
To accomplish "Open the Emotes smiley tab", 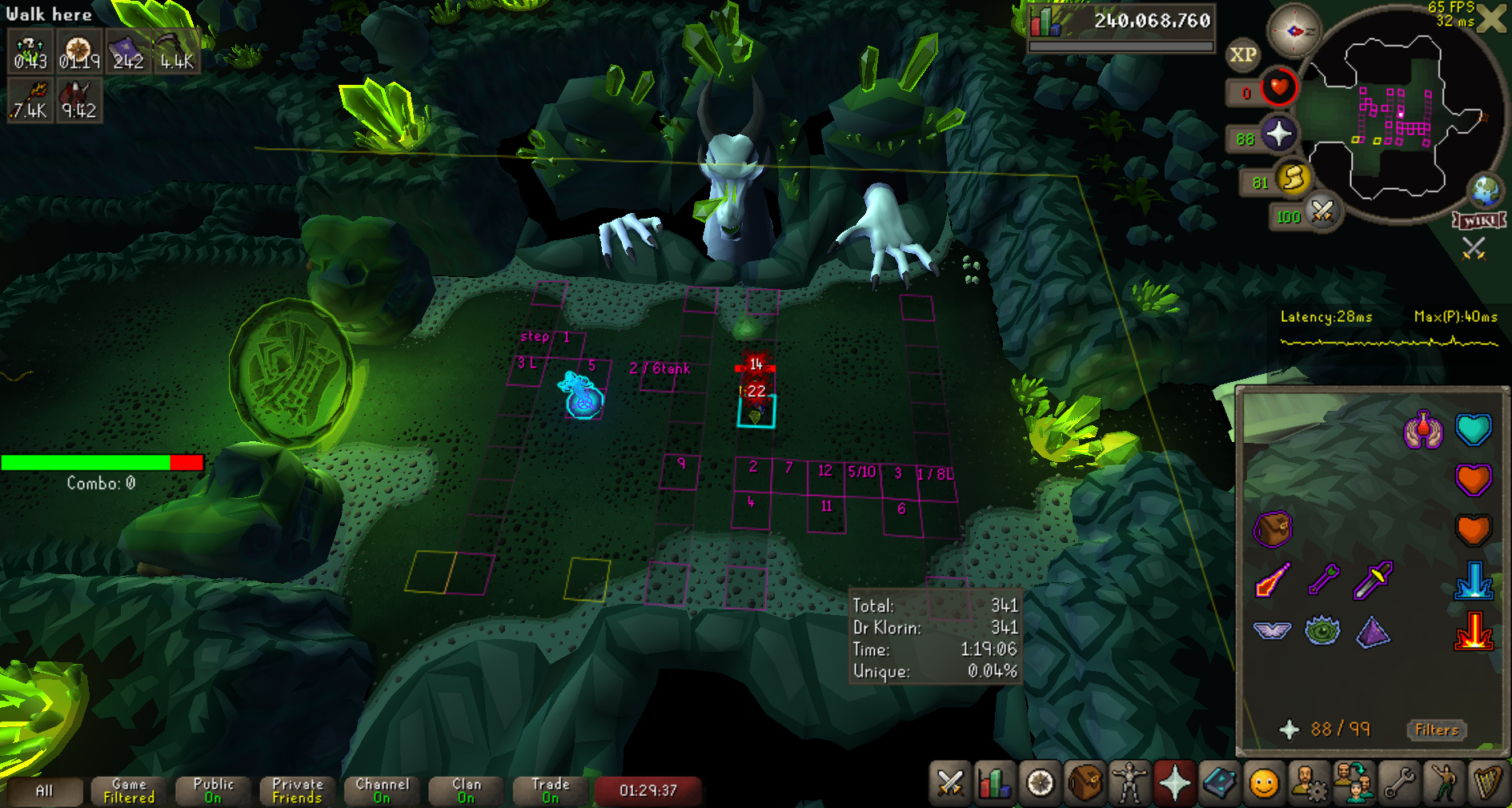I will [1264, 782].
